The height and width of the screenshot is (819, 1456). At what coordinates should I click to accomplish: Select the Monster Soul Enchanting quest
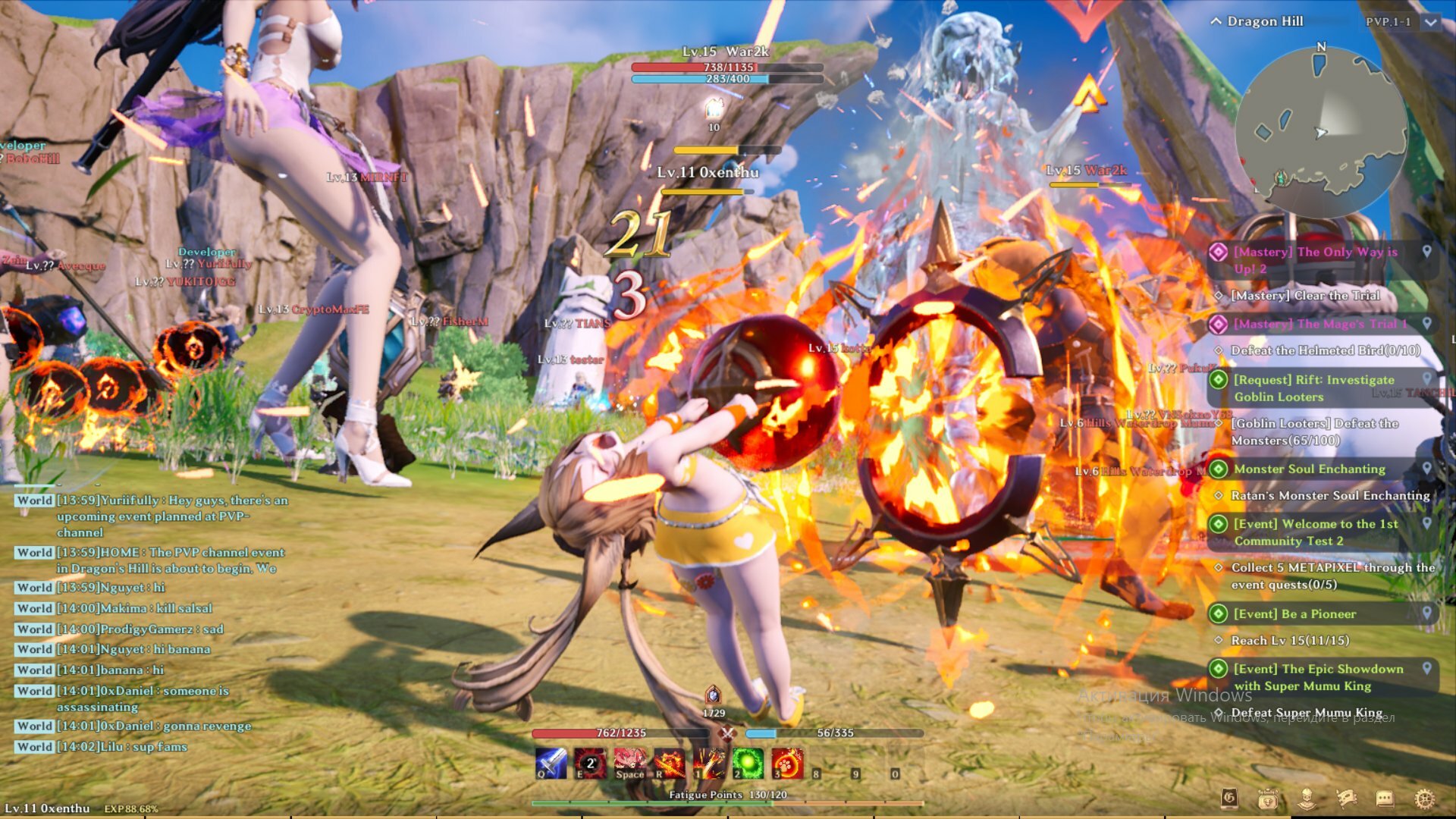[x=1309, y=469]
